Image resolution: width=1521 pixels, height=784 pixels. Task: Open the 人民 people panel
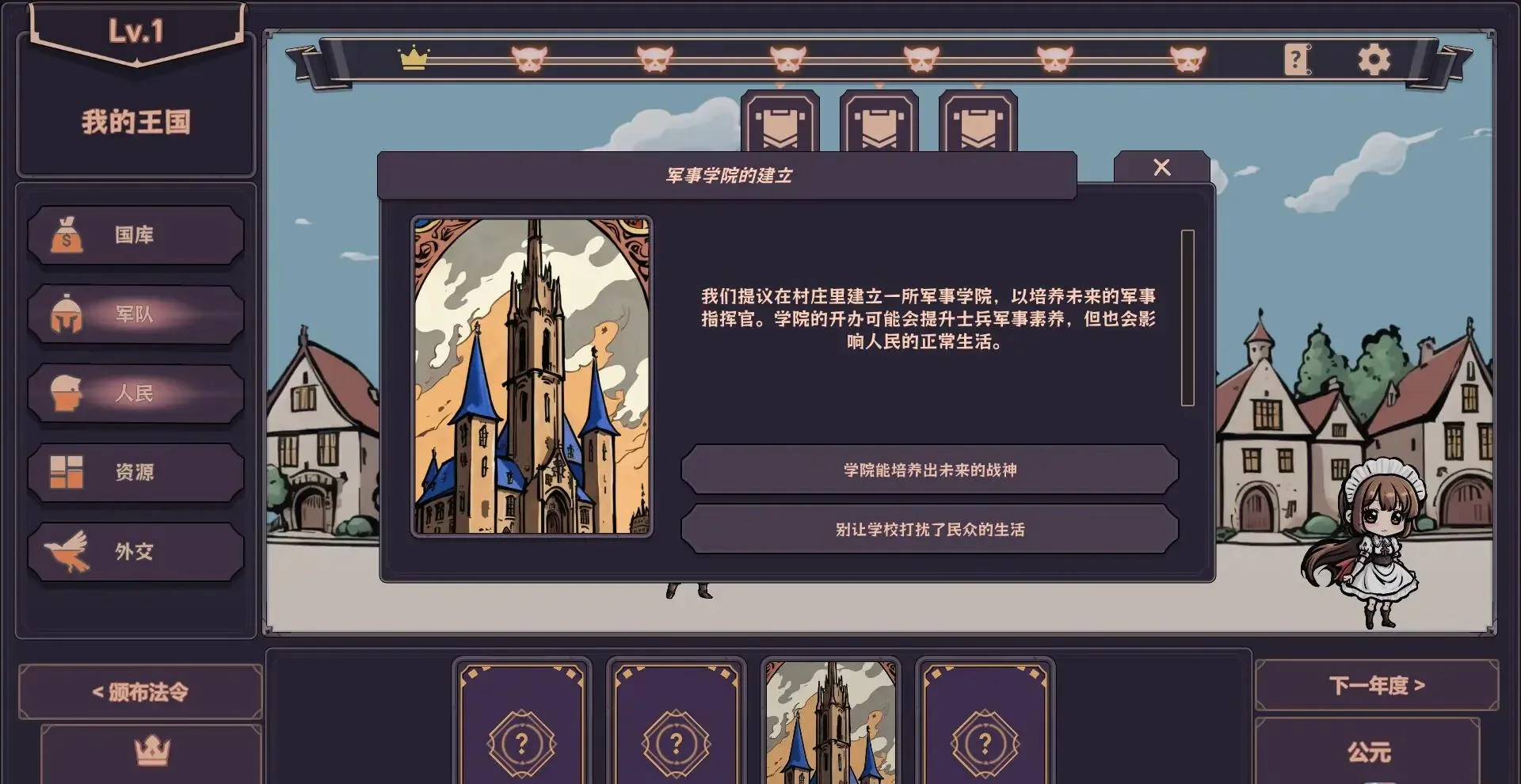coord(135,394)
